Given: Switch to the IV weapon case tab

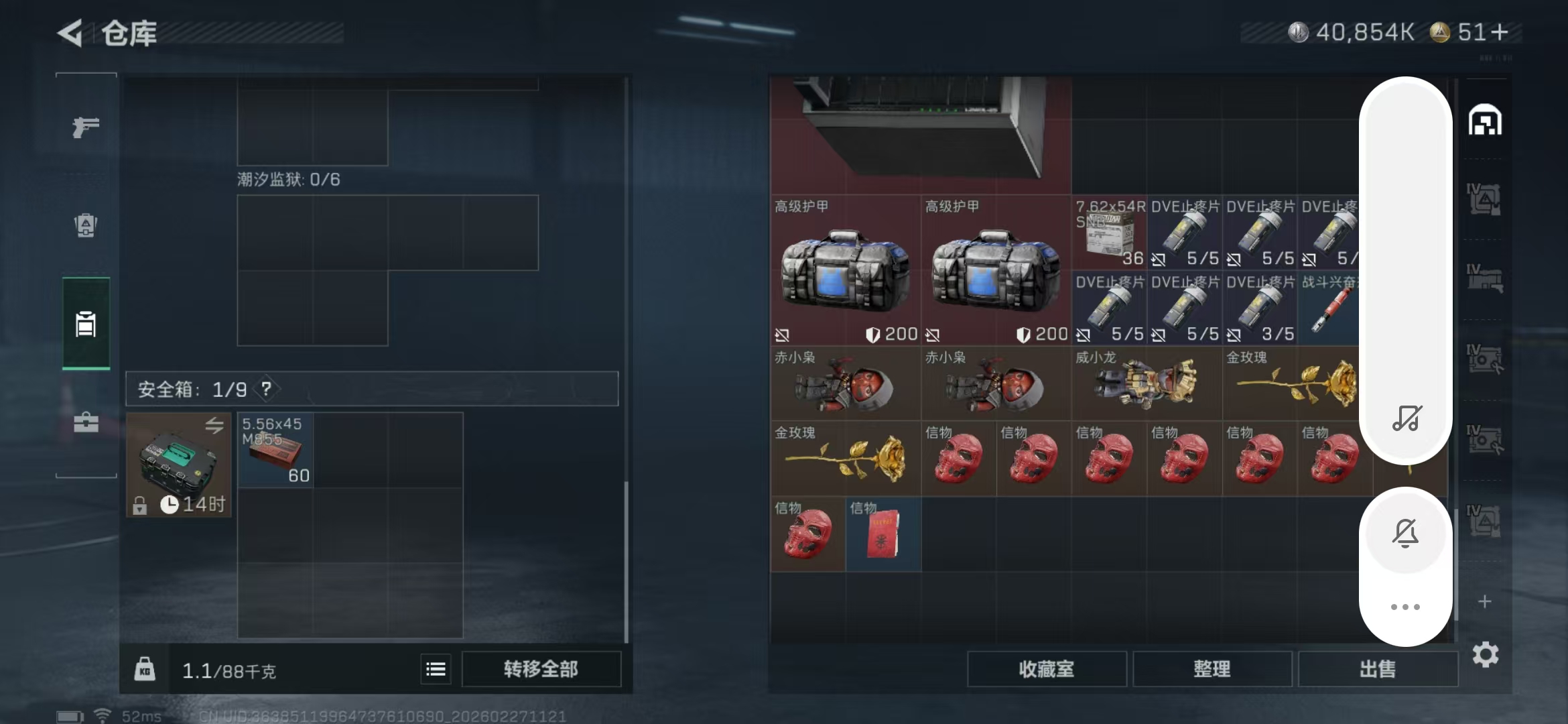Looking at the screenshot, I should pyautogui.click(x=1486, y=277).
